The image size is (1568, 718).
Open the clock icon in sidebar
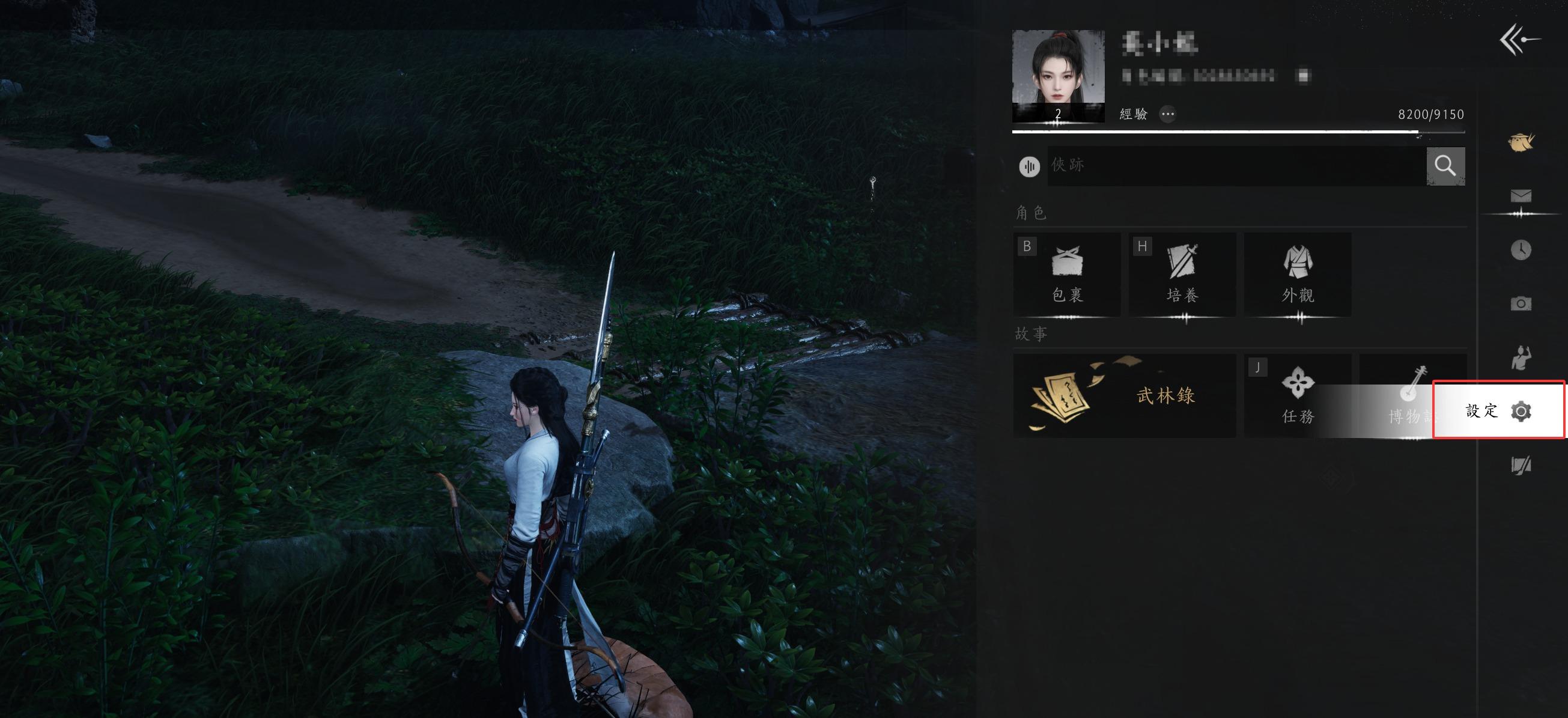pos(1521,250)
